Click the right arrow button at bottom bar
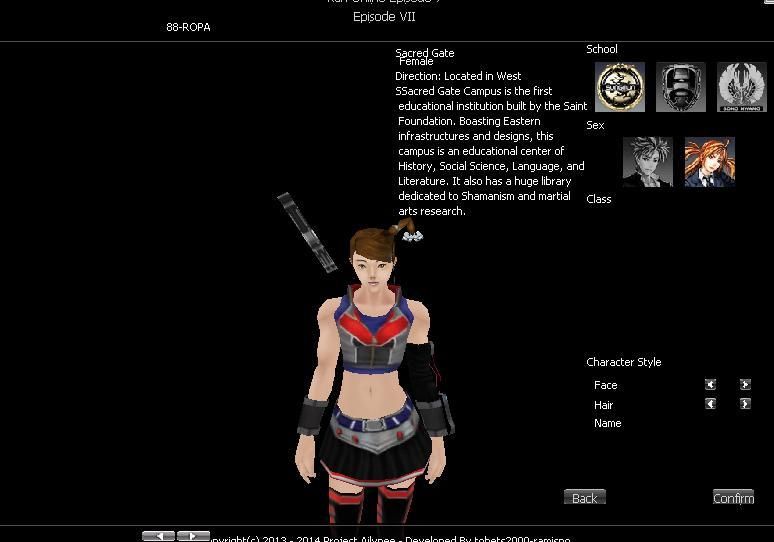This screenshot has height=542, width=774. coord(193,536)
